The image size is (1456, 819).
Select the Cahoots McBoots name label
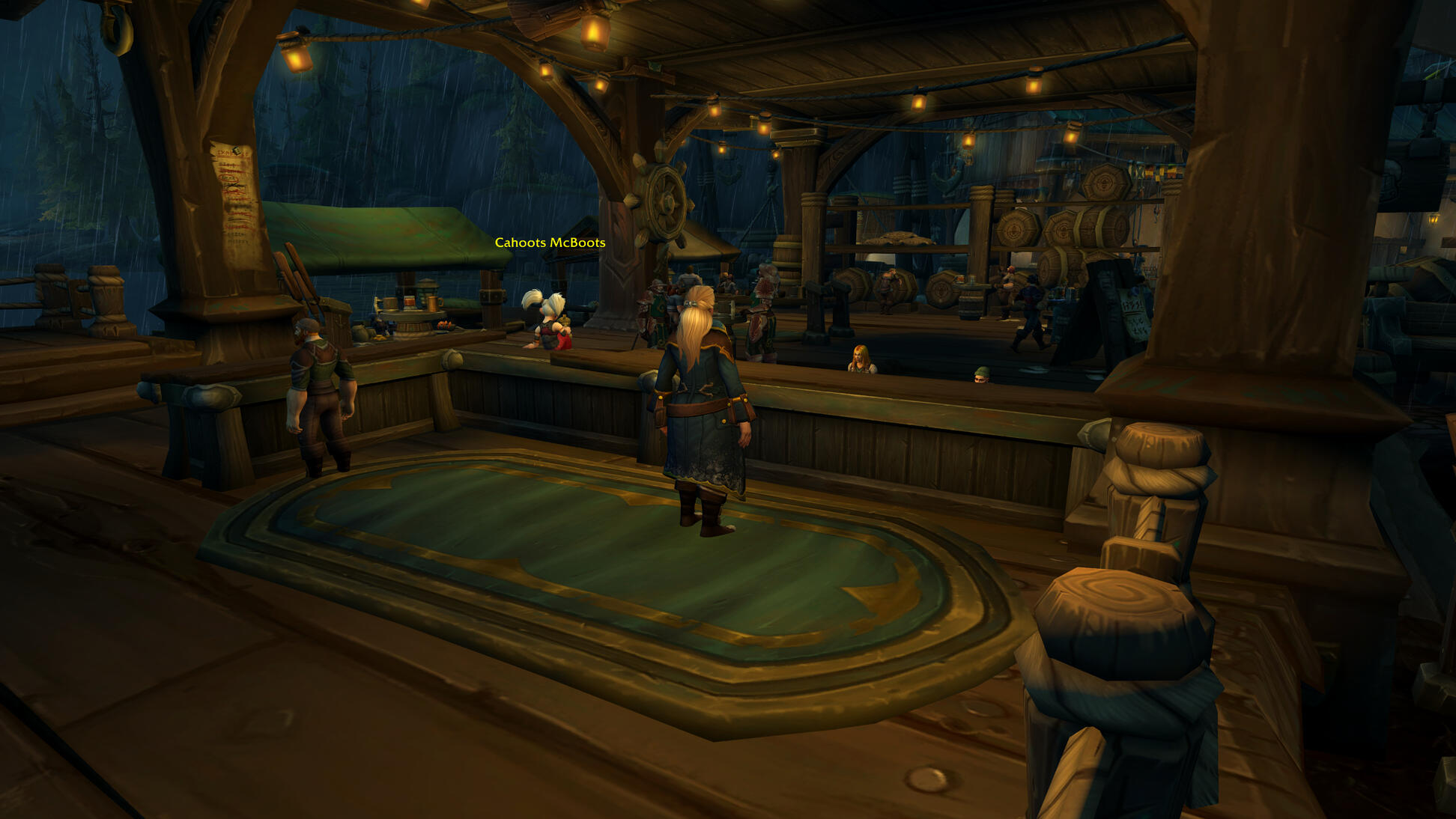click(550, 243)
